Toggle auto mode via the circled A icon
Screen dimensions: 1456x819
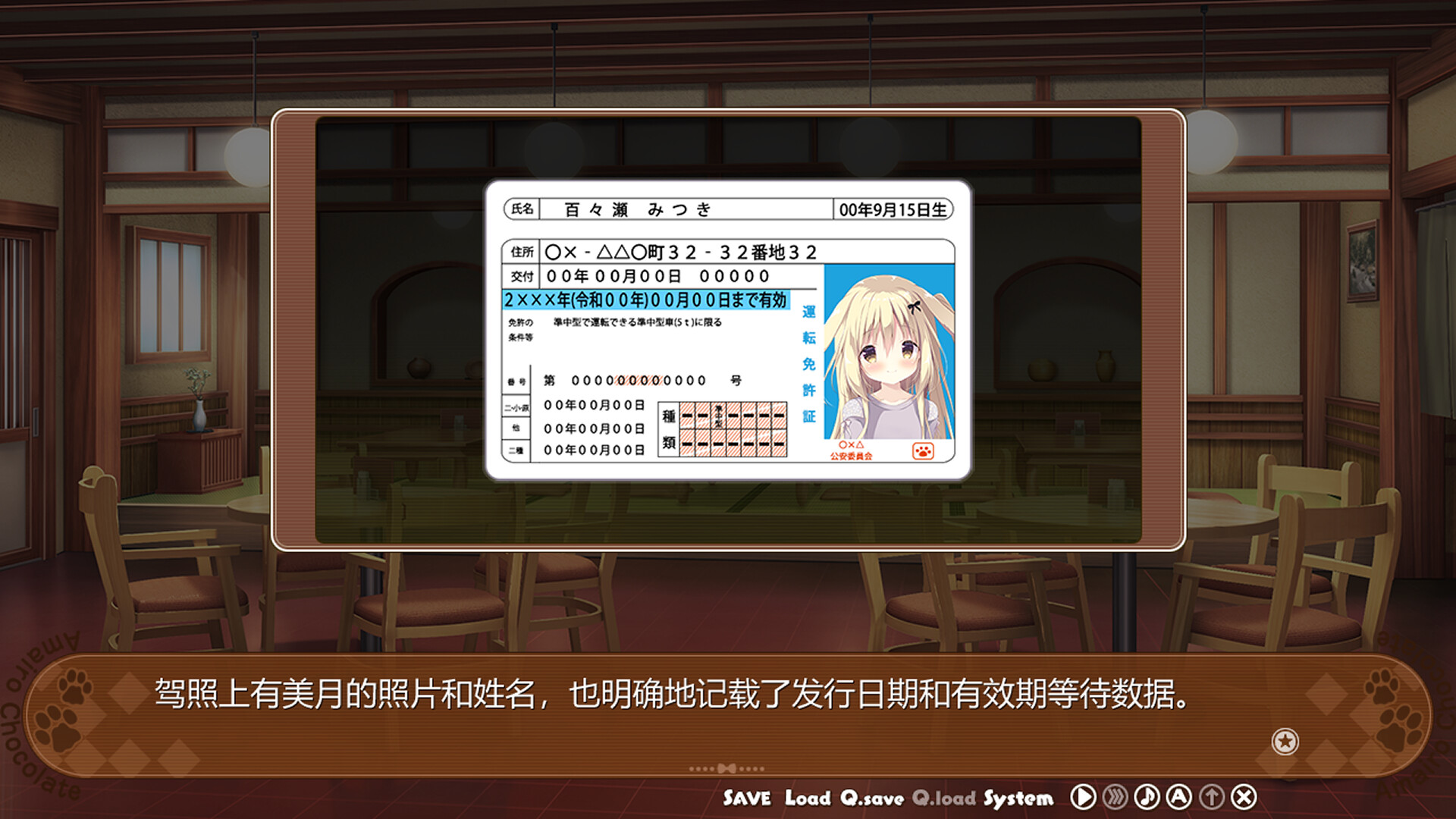click(x=1179, y=797)
